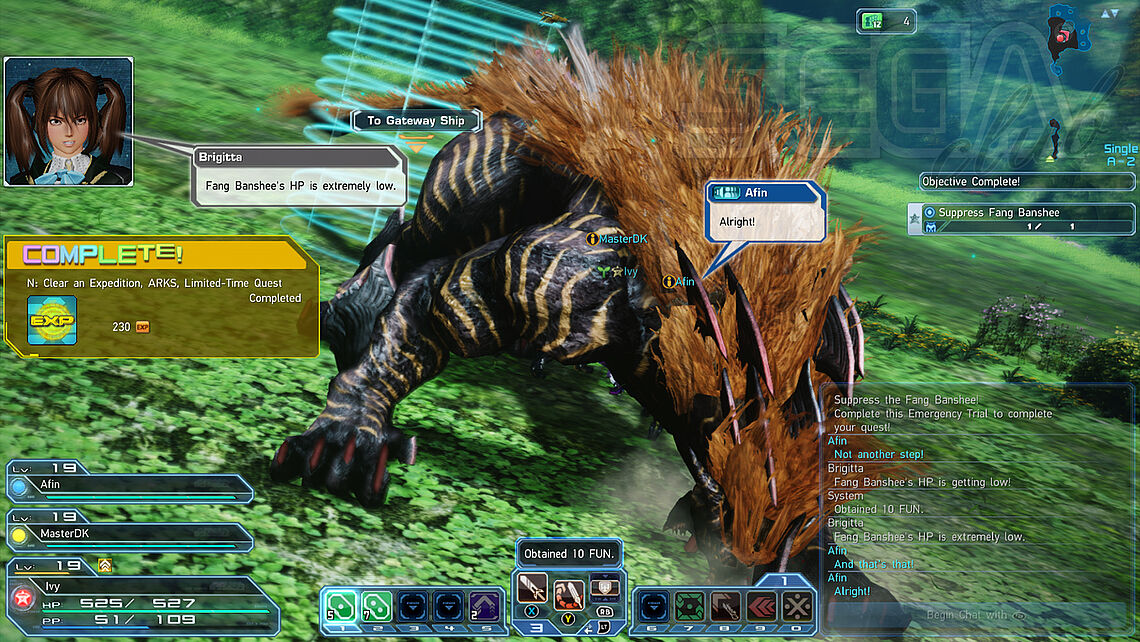This screenshot has width=1140, height=642.
Task: Click Brigitta's operator portrait
Action: tap(68, 121)
